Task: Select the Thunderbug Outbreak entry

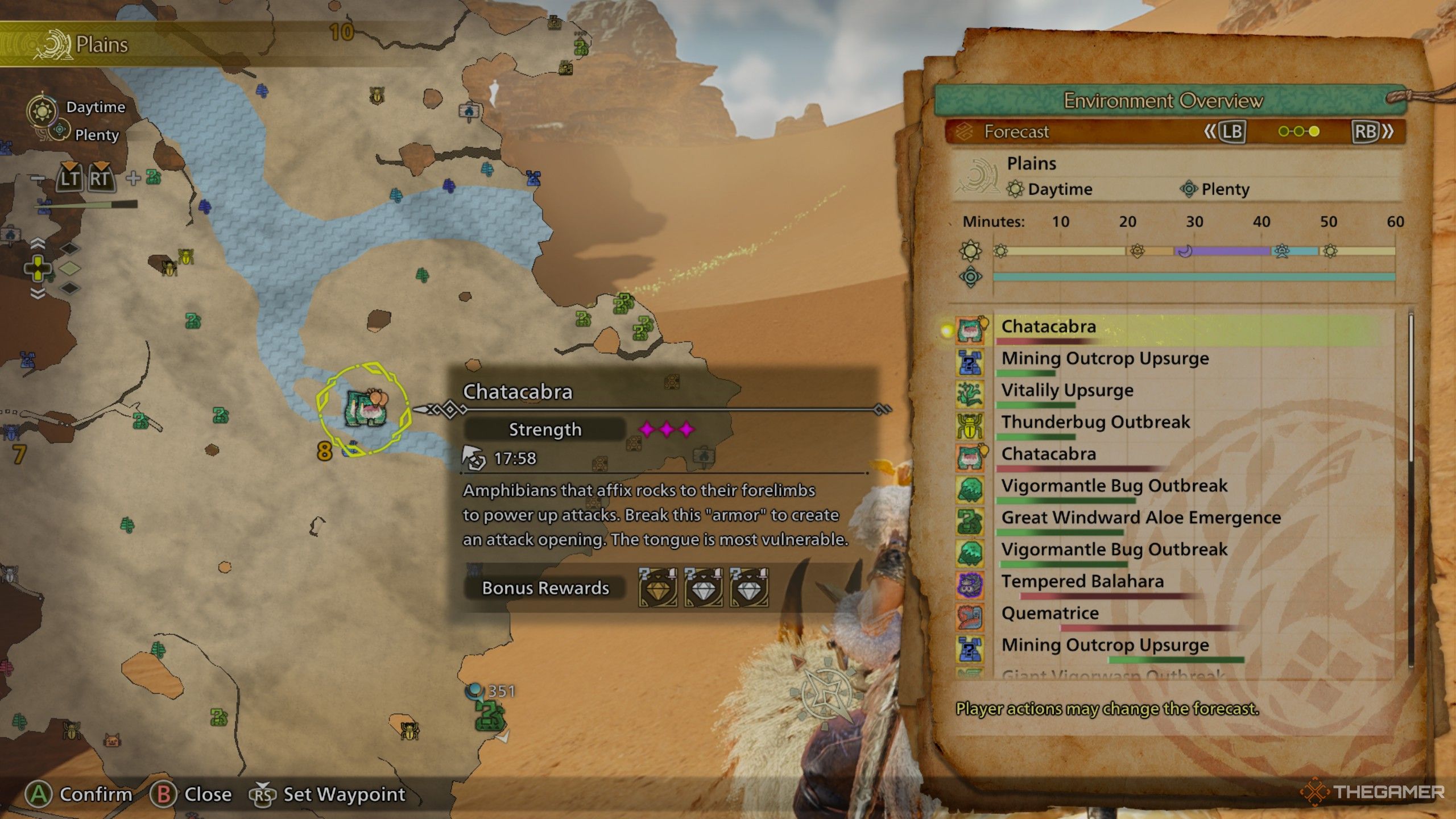Action: click(x=1095, y=423)
